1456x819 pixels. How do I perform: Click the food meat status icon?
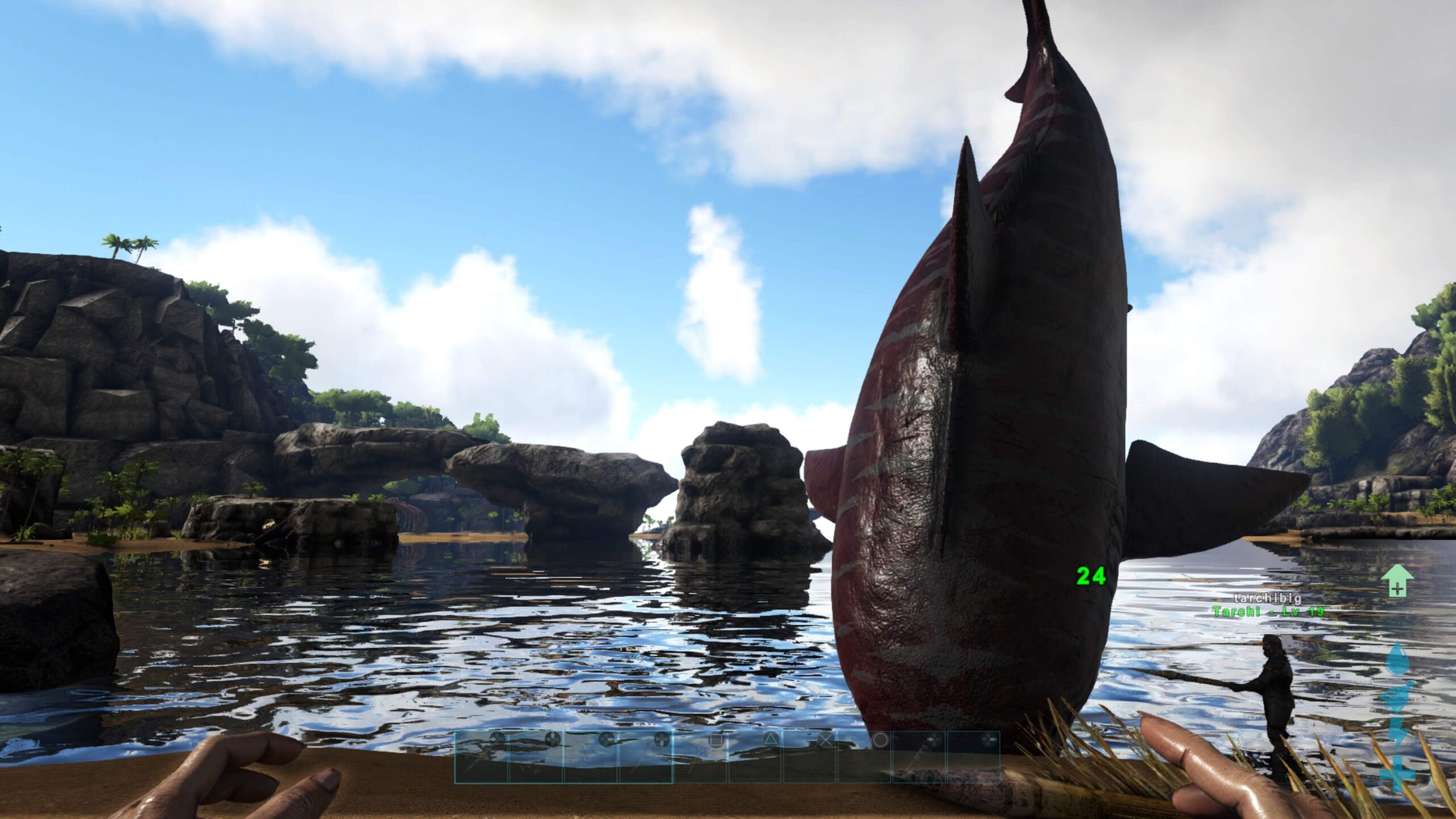[x=1397, y=697]
